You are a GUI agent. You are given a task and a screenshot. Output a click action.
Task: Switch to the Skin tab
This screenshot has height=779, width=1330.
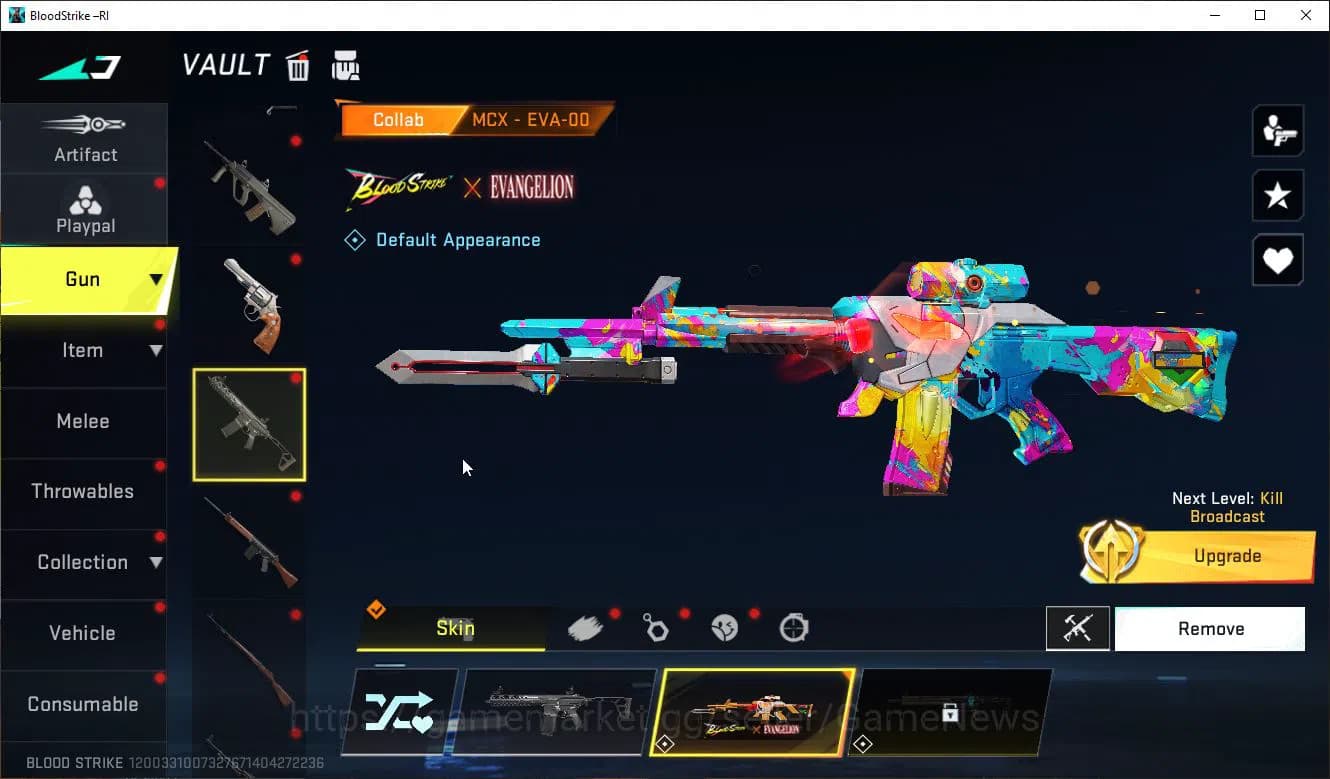455,628
